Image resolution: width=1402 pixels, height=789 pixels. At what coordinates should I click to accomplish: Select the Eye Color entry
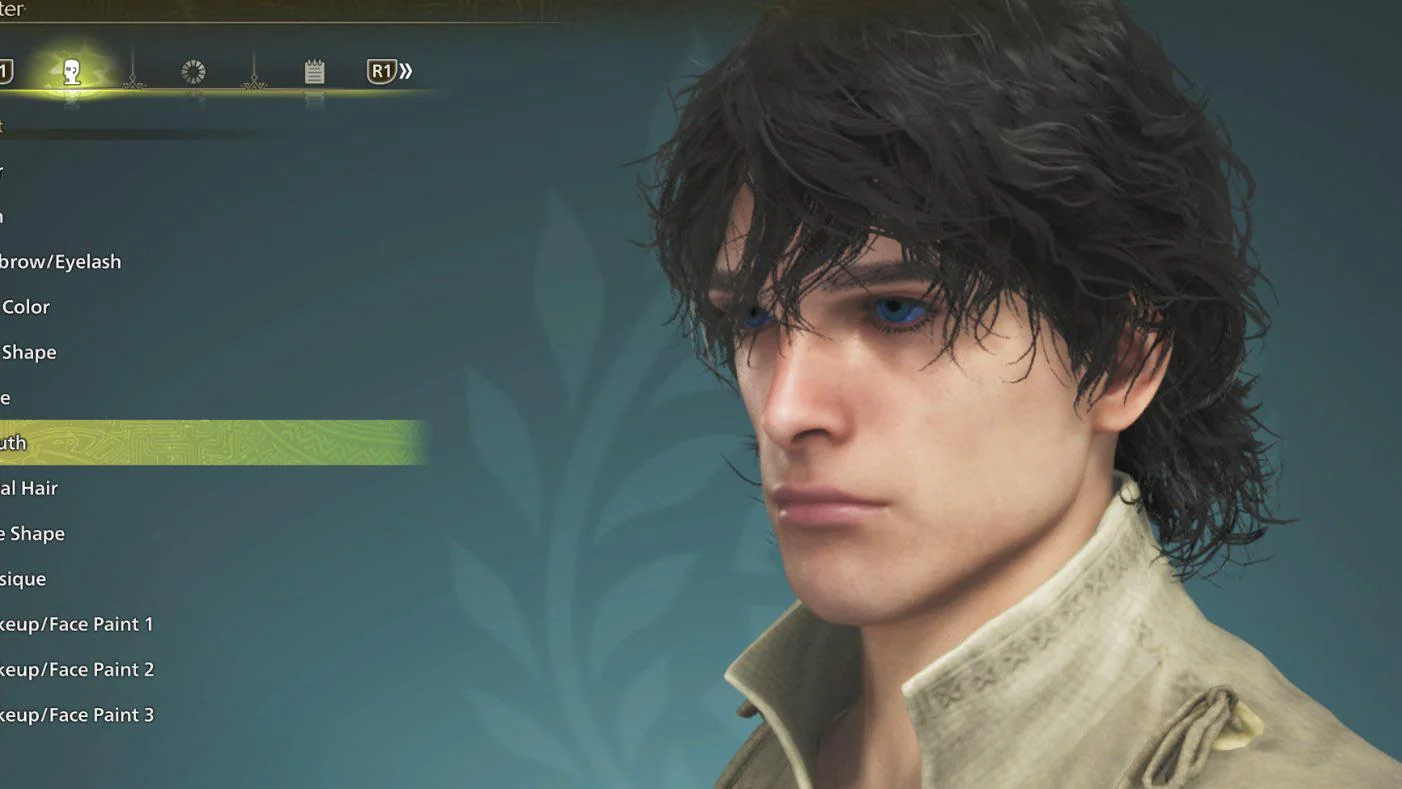pyautogui.click(x=26, y=307)
